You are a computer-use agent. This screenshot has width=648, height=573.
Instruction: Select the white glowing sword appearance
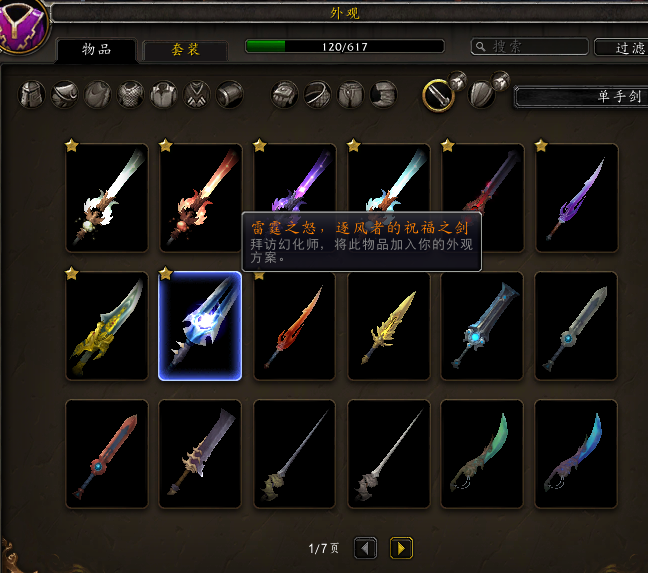coord(107,198)
